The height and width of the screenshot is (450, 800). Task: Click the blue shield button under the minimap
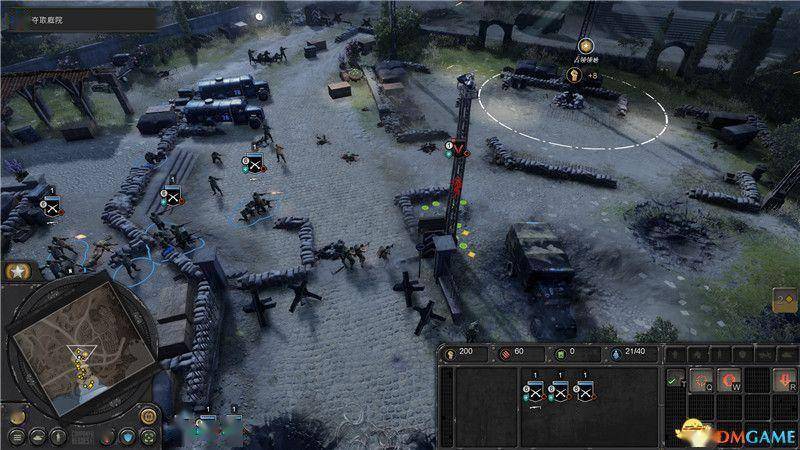coord(125,436)
